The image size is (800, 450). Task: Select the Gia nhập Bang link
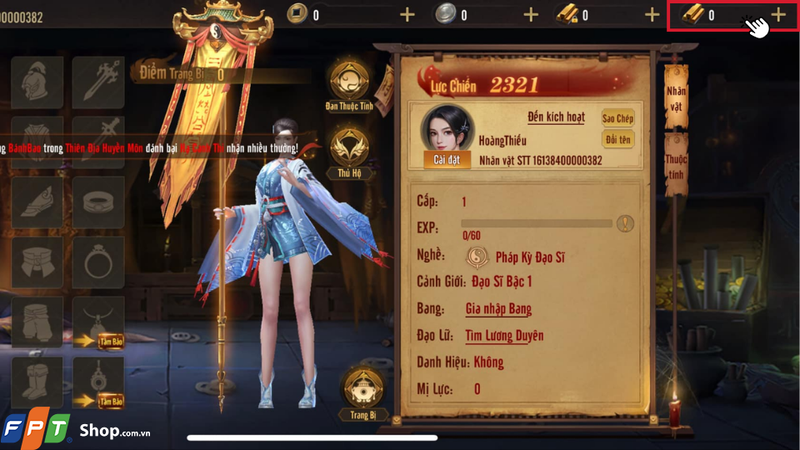pos(498,309)
